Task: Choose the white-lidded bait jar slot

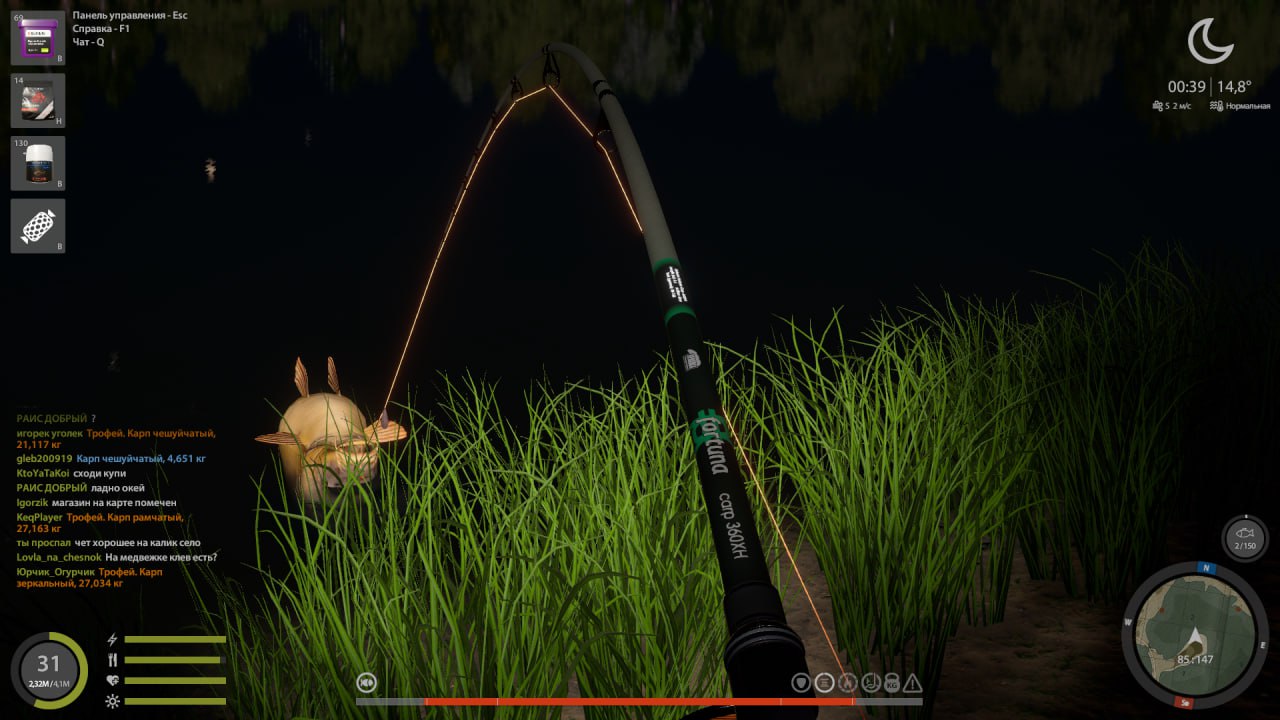Action: tap(38, 163)
